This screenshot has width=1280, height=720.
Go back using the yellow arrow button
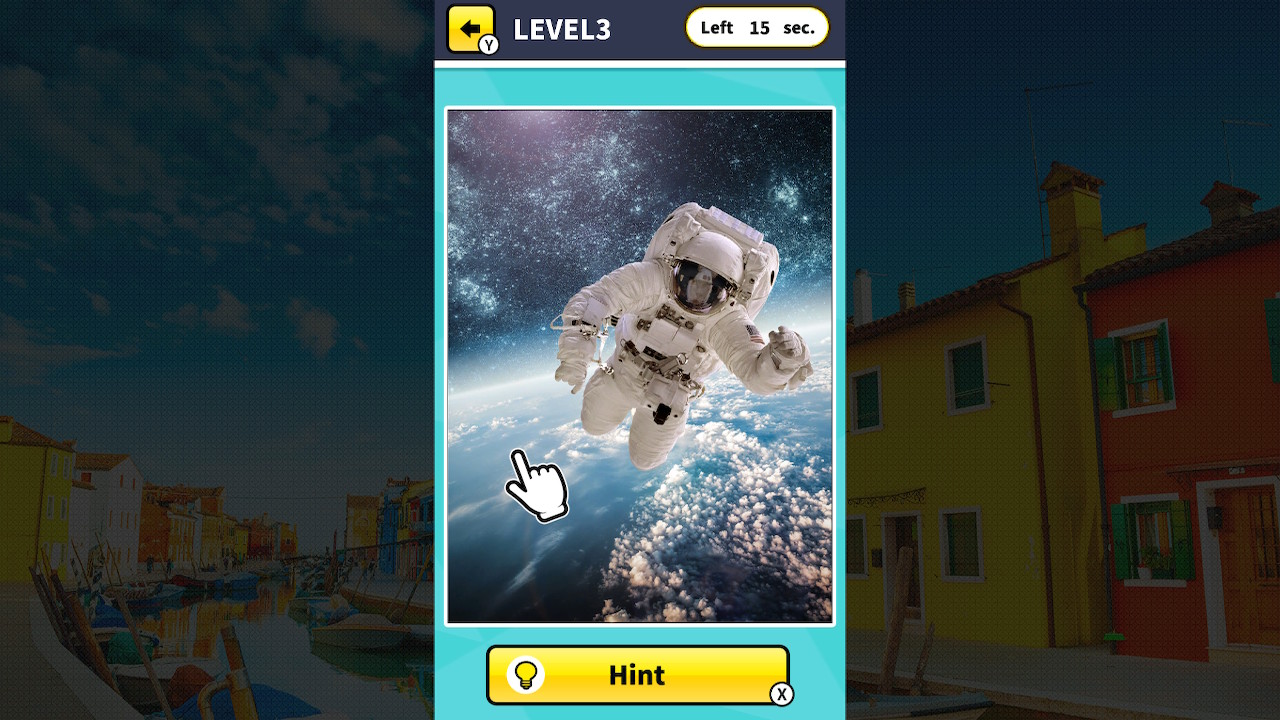[x=470, y=28]
